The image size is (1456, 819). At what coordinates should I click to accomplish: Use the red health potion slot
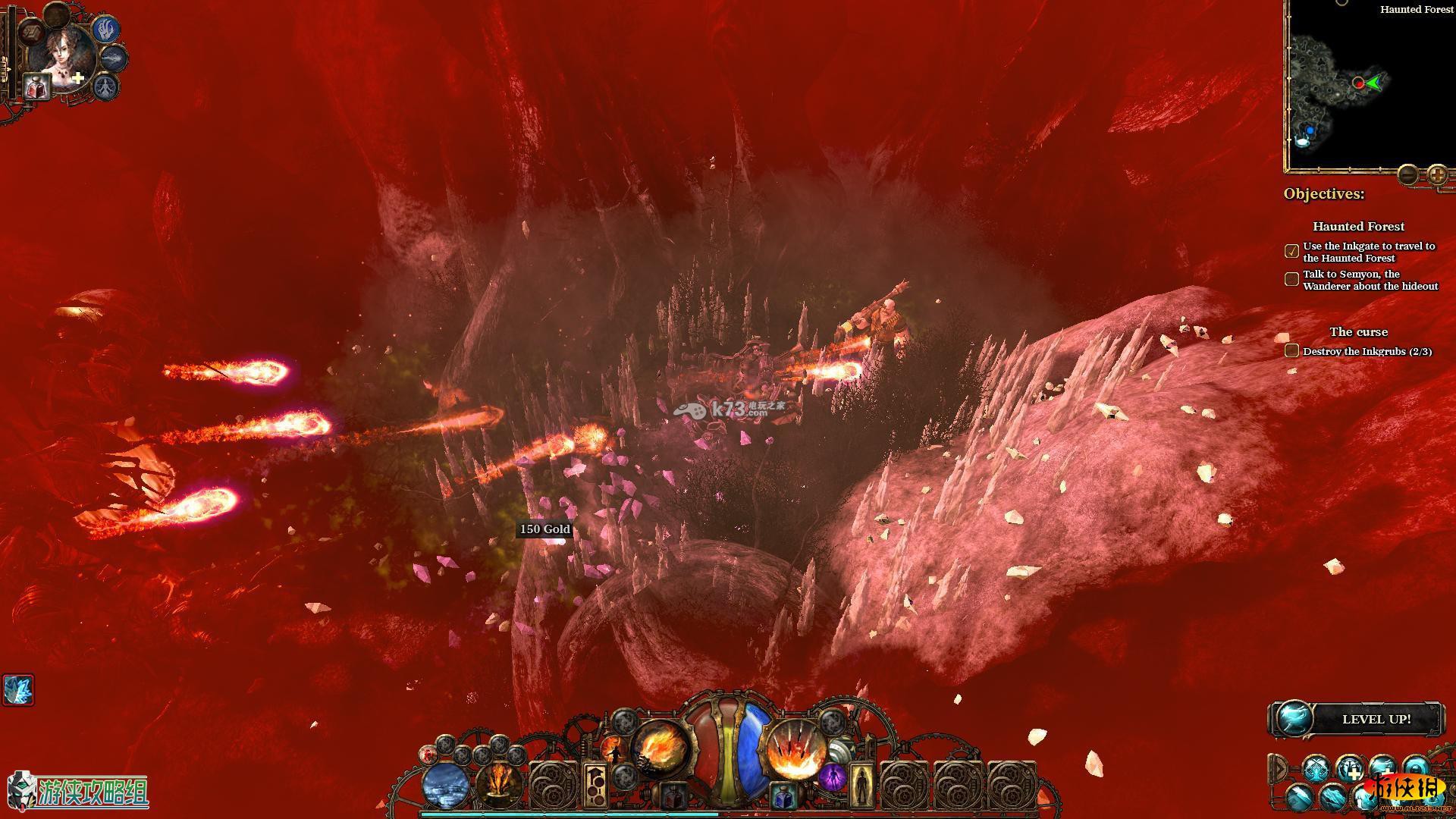(x=673, y=797)
